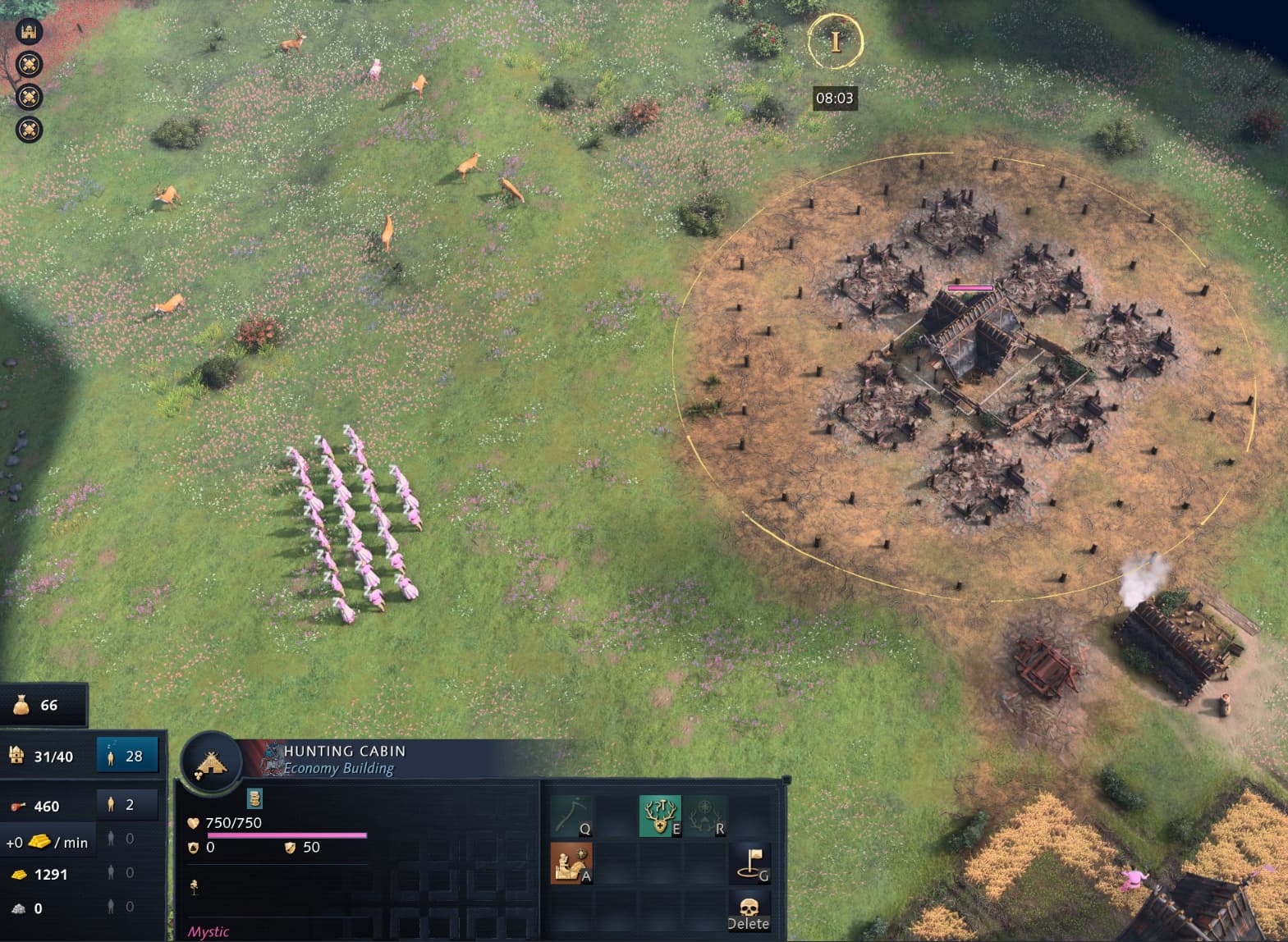
Task: Click the population house icon showing 31/40
Action: (17, 756)
